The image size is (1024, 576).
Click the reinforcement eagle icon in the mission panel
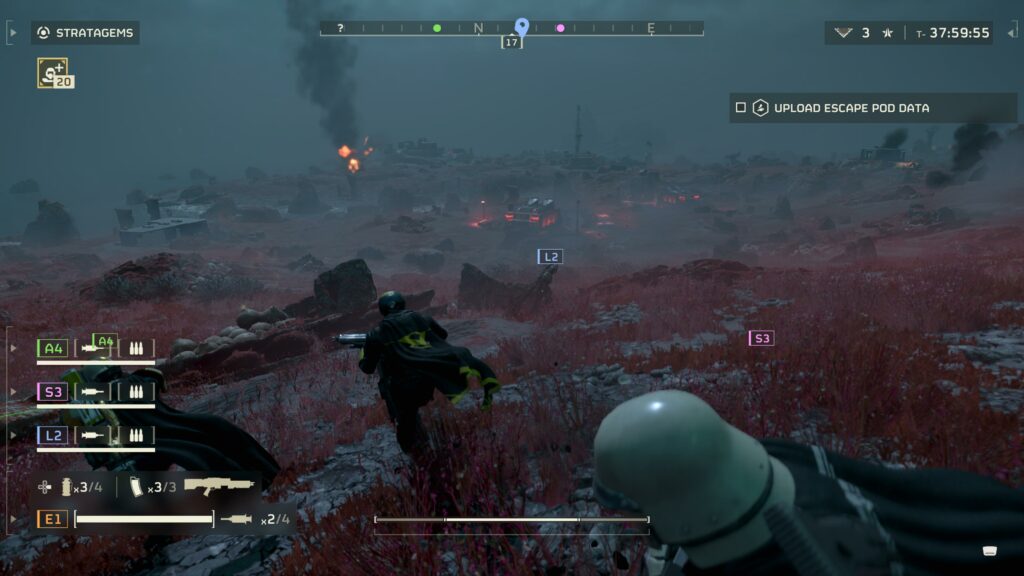tap(843, 33)
